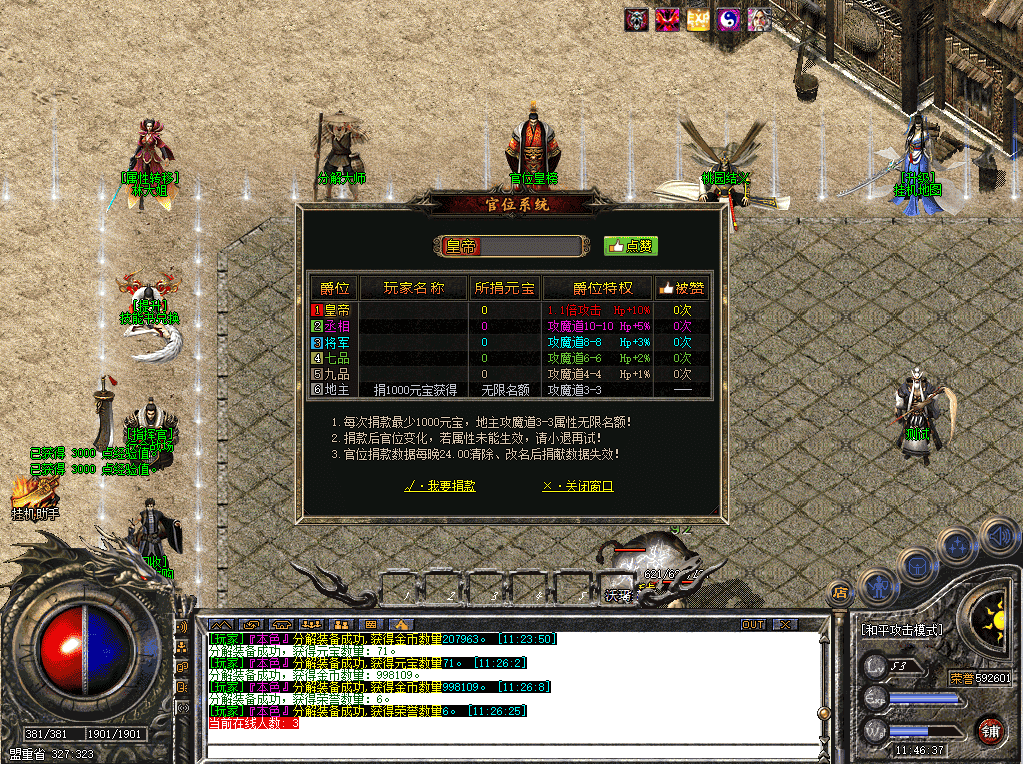Open the red 铺 store button

990,730
